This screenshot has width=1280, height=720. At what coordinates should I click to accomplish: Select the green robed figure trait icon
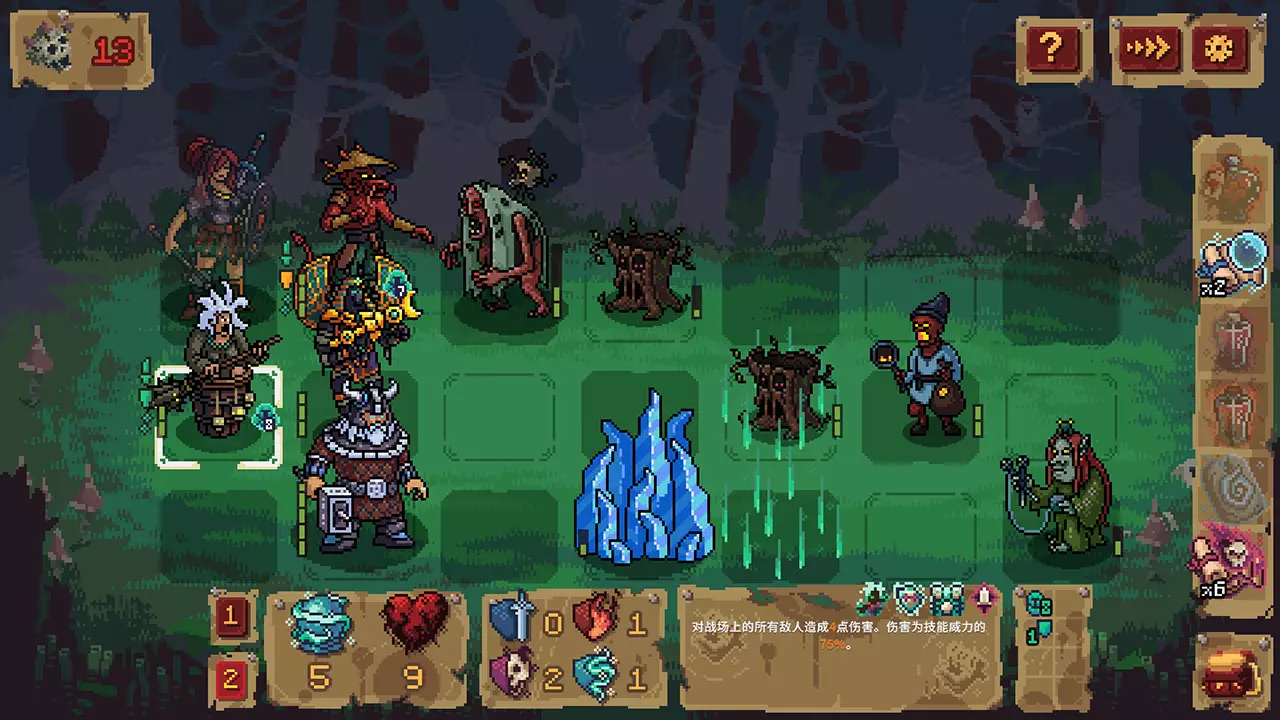(x=873, y=598)
